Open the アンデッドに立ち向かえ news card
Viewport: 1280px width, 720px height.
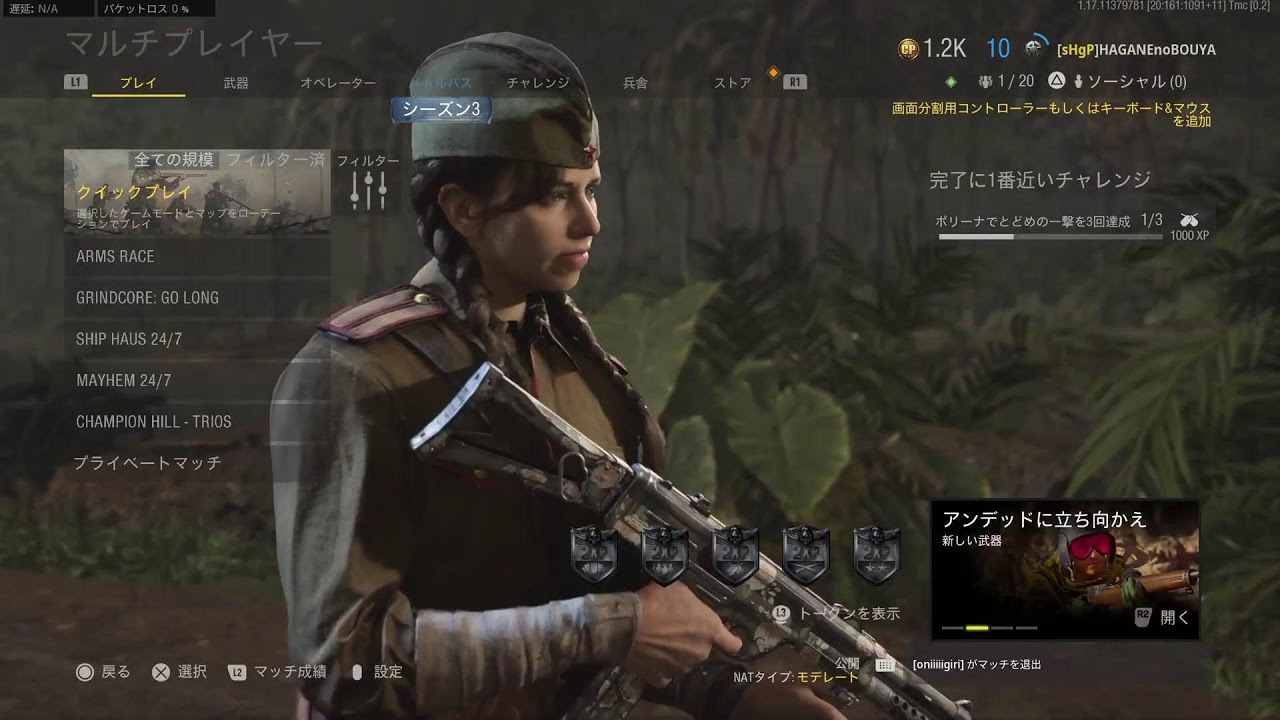coord(1064,570)
